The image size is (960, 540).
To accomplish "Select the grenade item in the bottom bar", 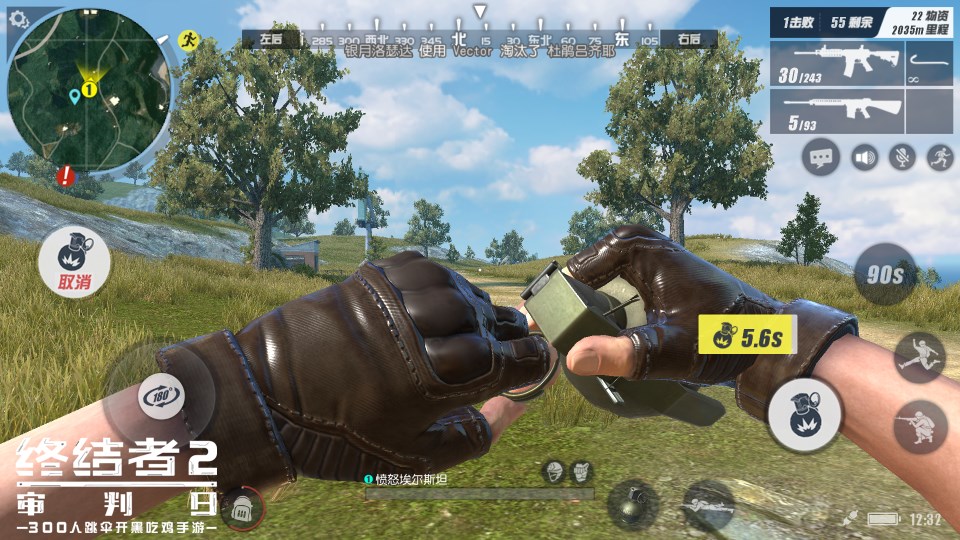I will tap(633, 503).
